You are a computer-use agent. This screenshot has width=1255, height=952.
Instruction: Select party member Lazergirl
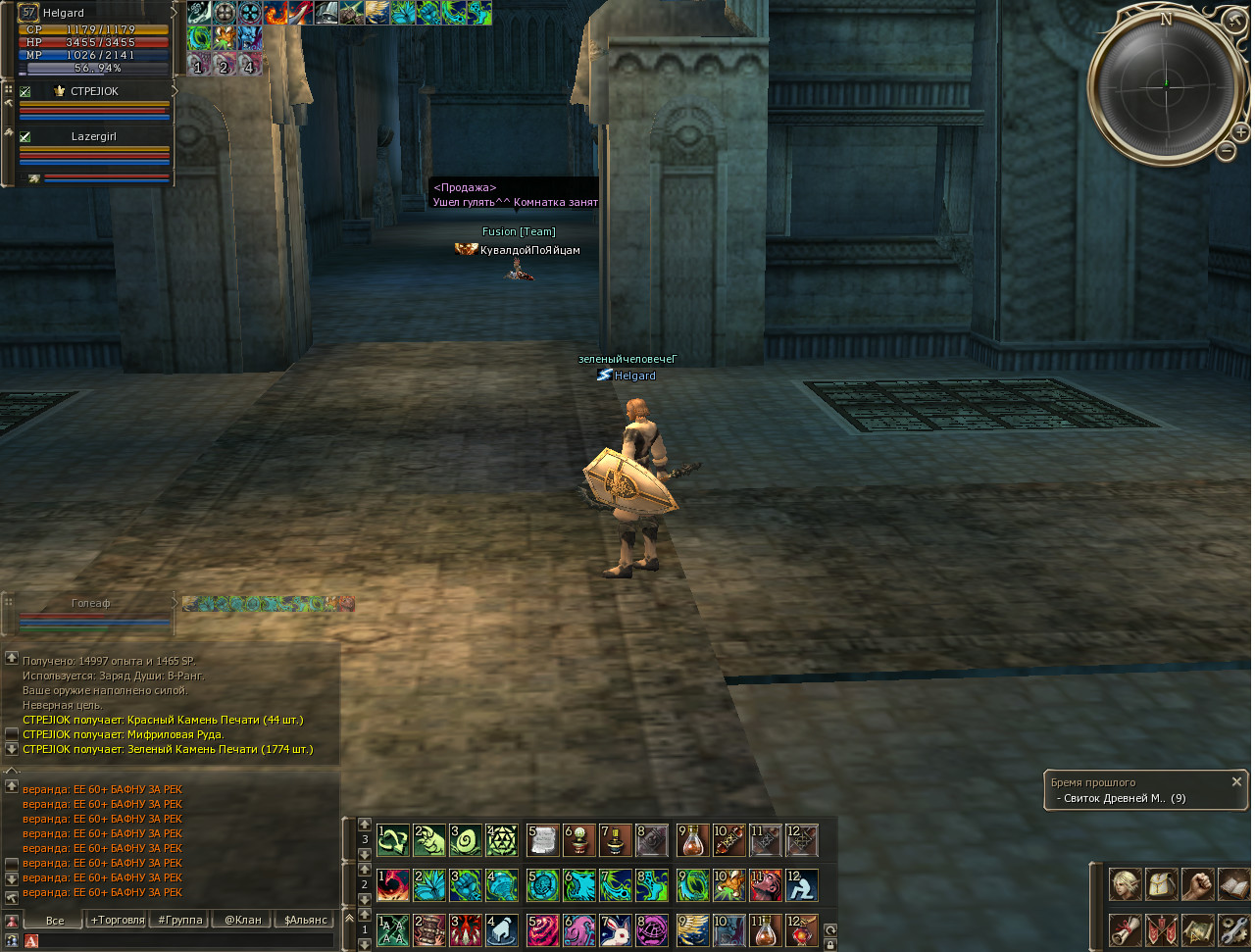point(94,136)
